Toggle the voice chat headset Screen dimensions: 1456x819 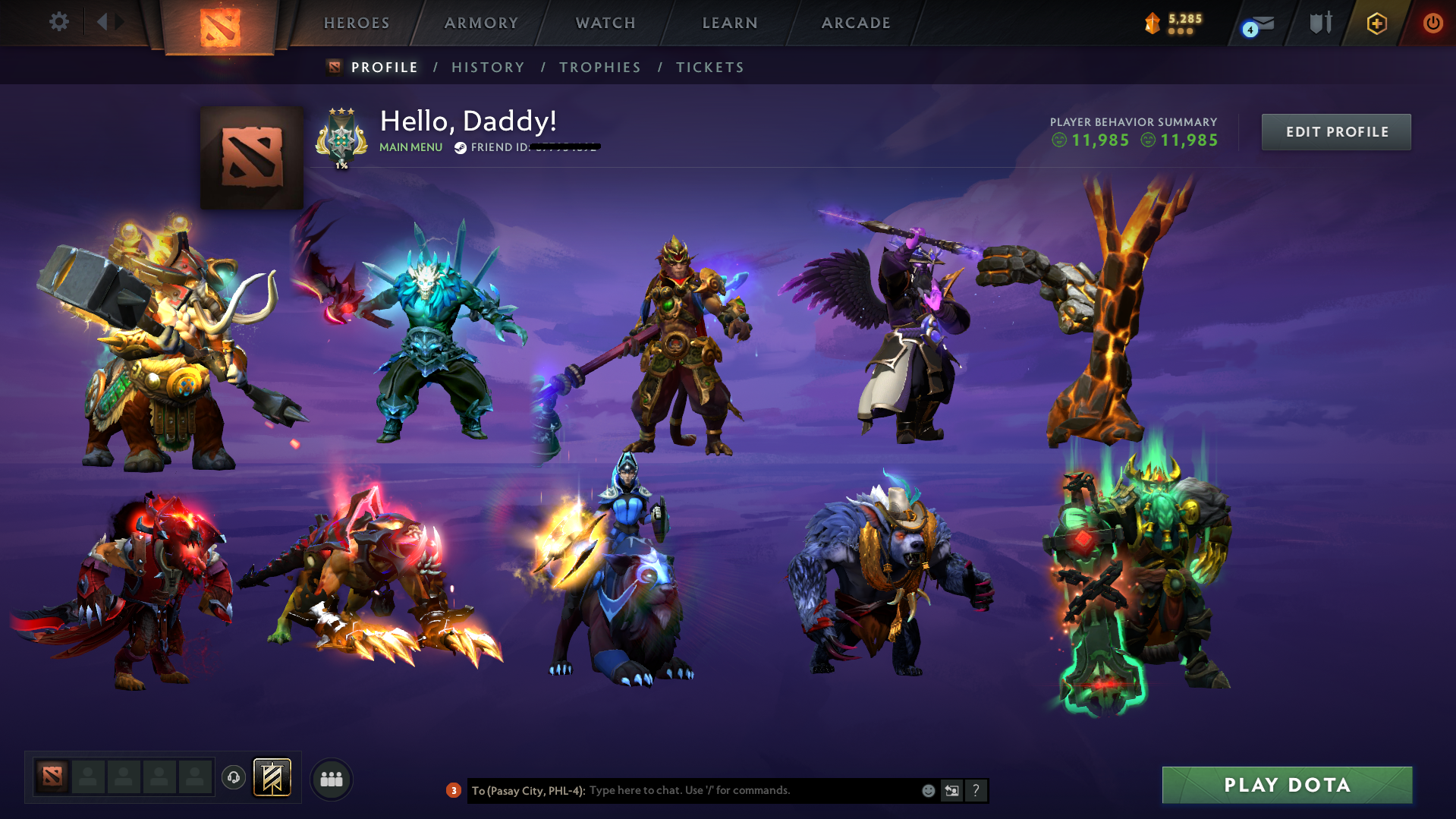[233, 777]
